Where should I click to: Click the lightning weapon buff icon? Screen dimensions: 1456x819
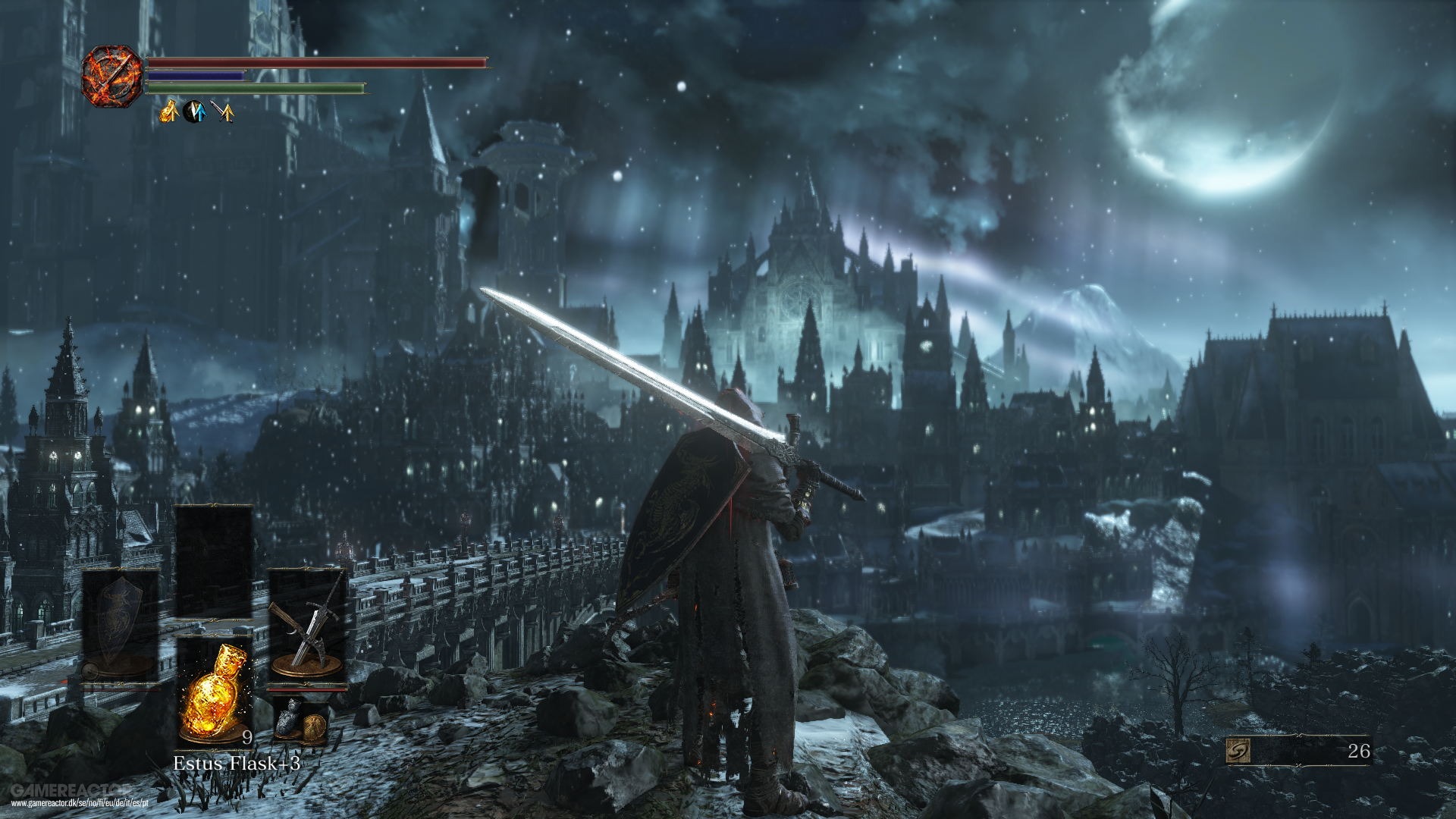pyautogui.click(x=195, y=112)
